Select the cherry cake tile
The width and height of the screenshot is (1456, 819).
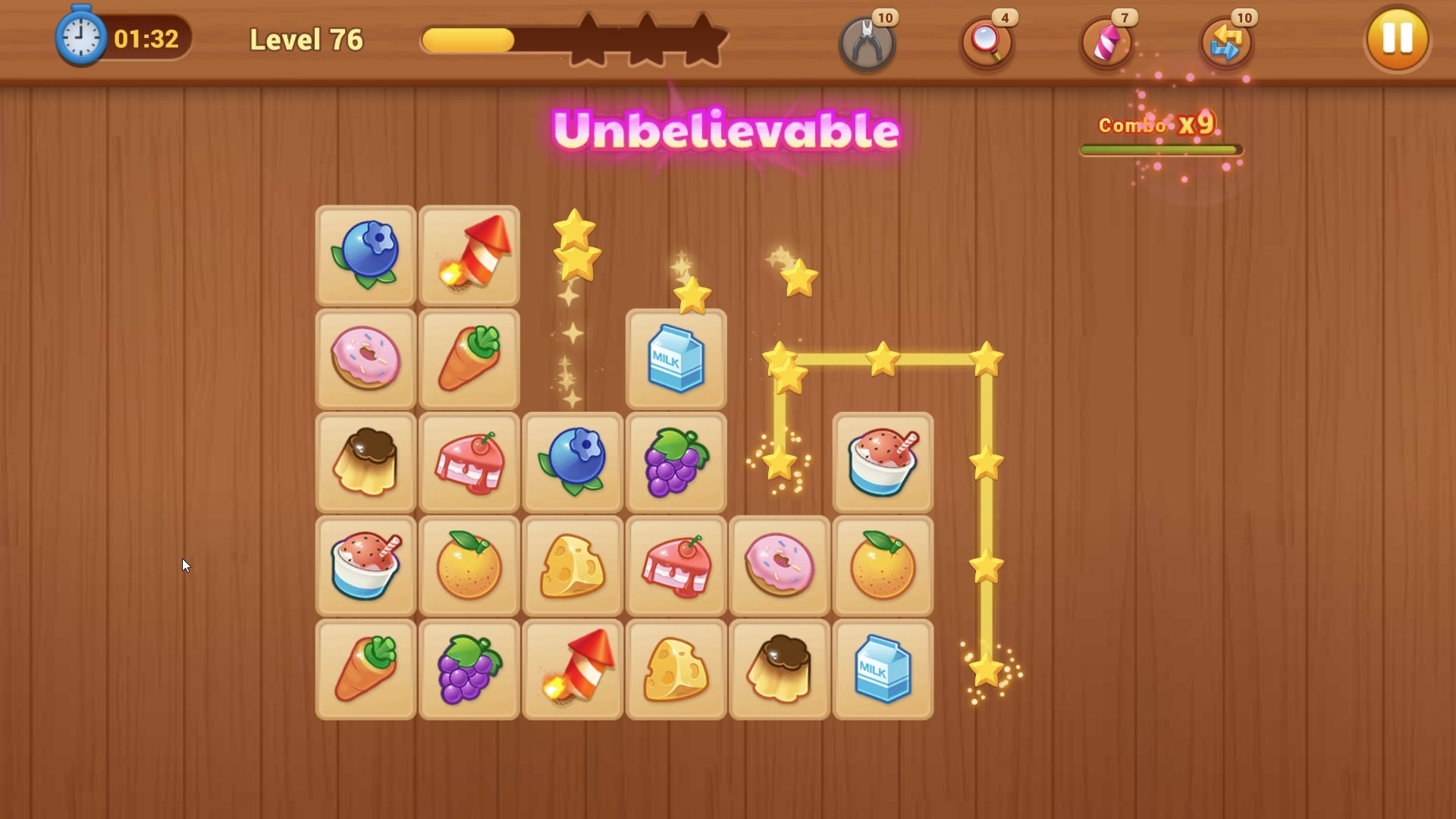point(469,461)
